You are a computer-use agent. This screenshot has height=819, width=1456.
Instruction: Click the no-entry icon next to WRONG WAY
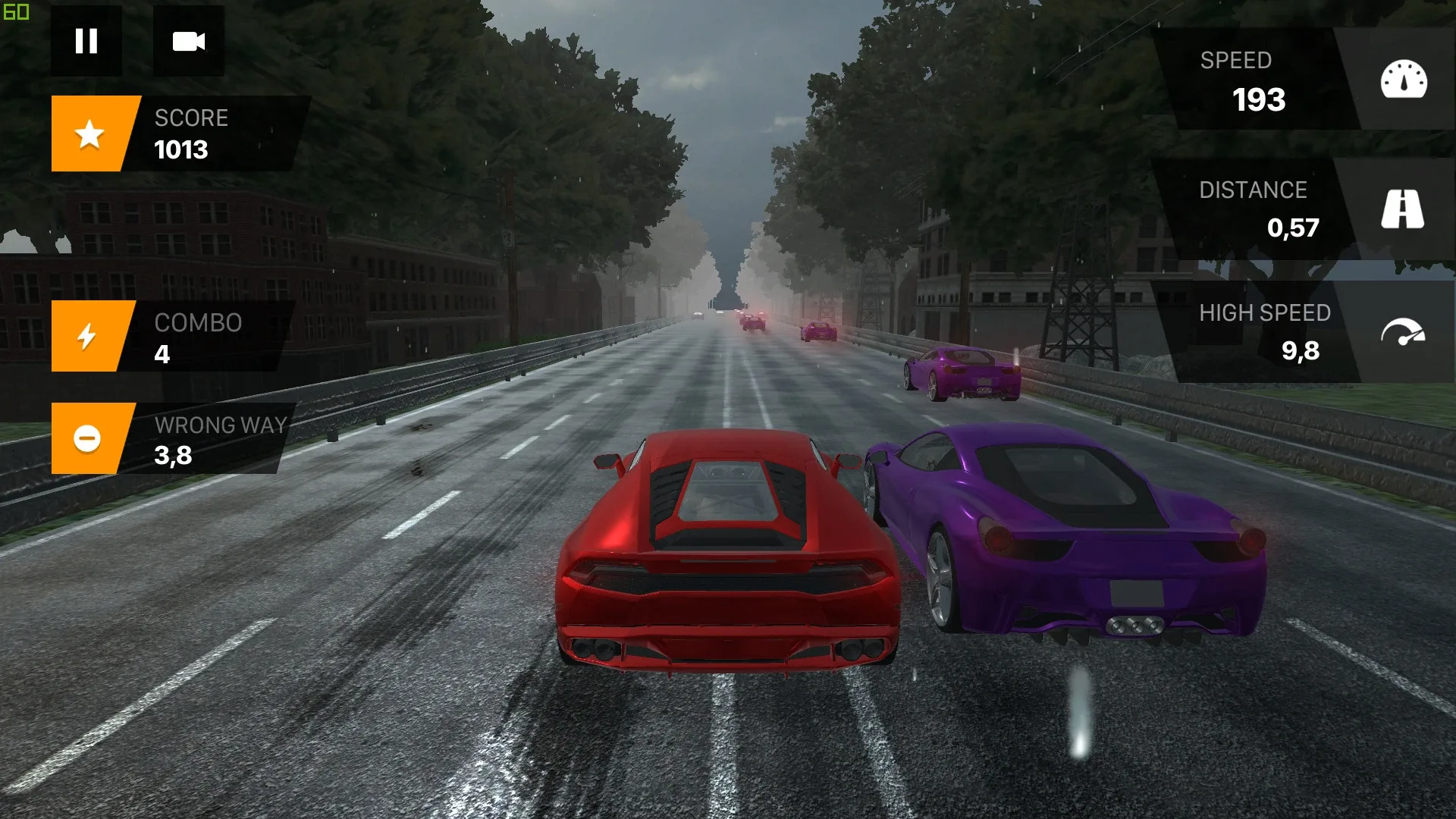coord(86,438)
